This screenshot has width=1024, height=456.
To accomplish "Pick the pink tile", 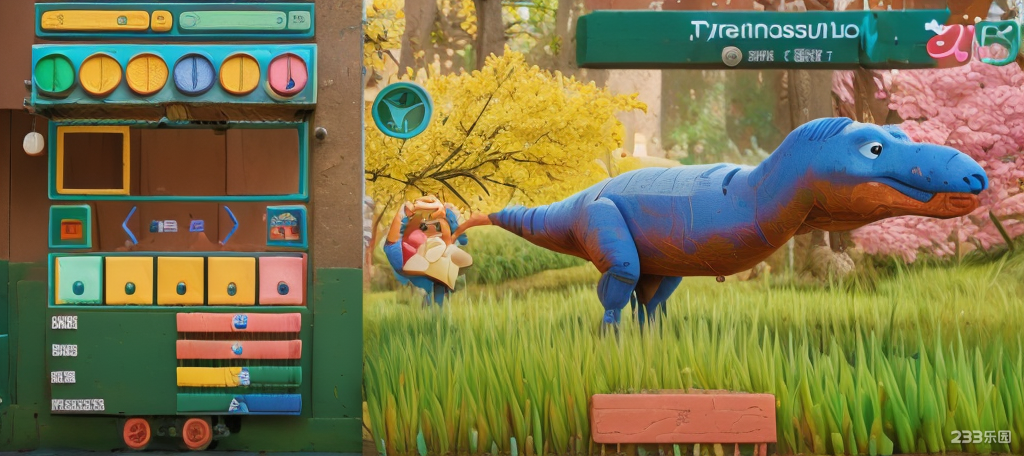I will pos(282,281).
